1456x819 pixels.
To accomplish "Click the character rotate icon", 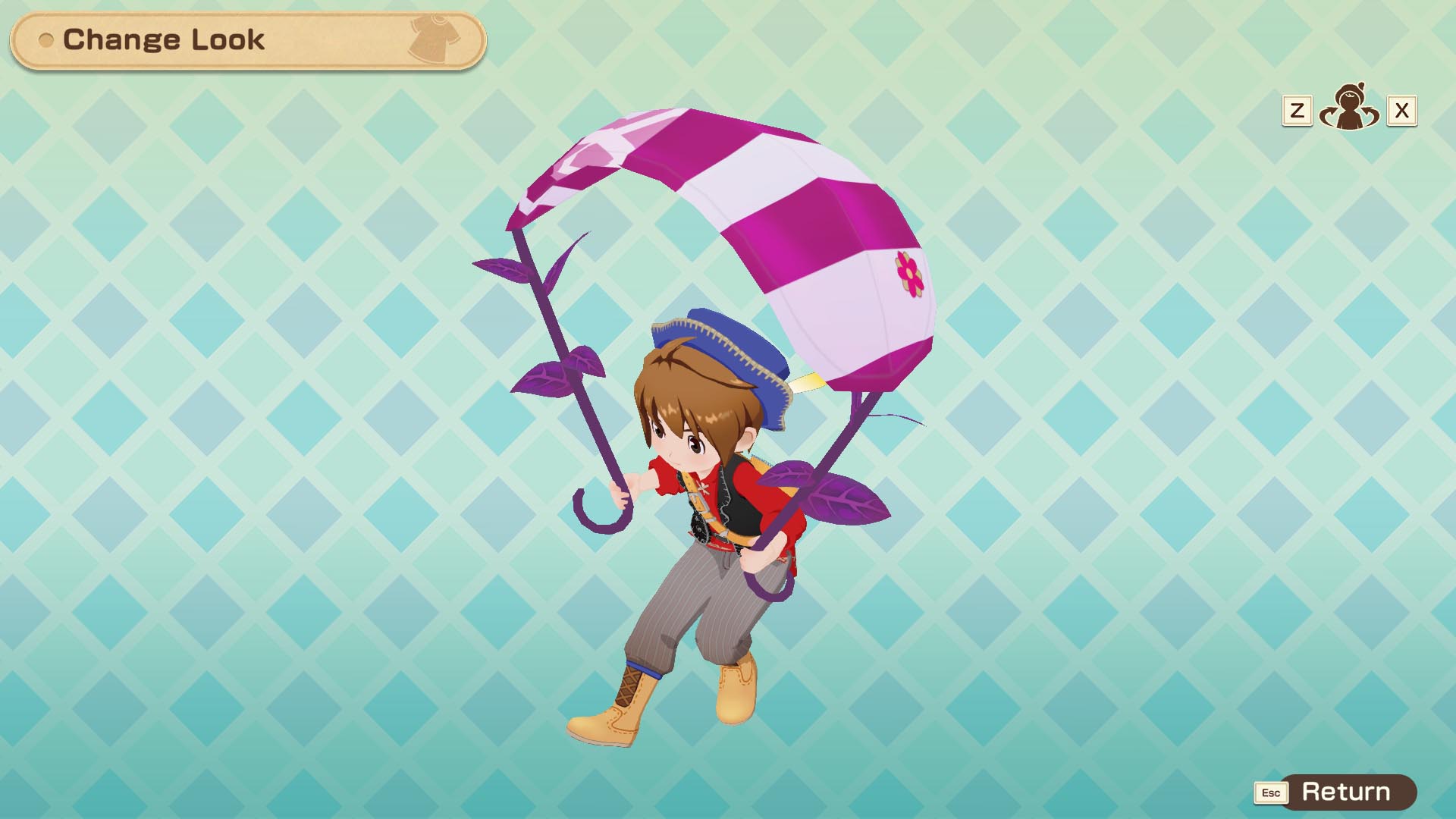I will 1349,109.
